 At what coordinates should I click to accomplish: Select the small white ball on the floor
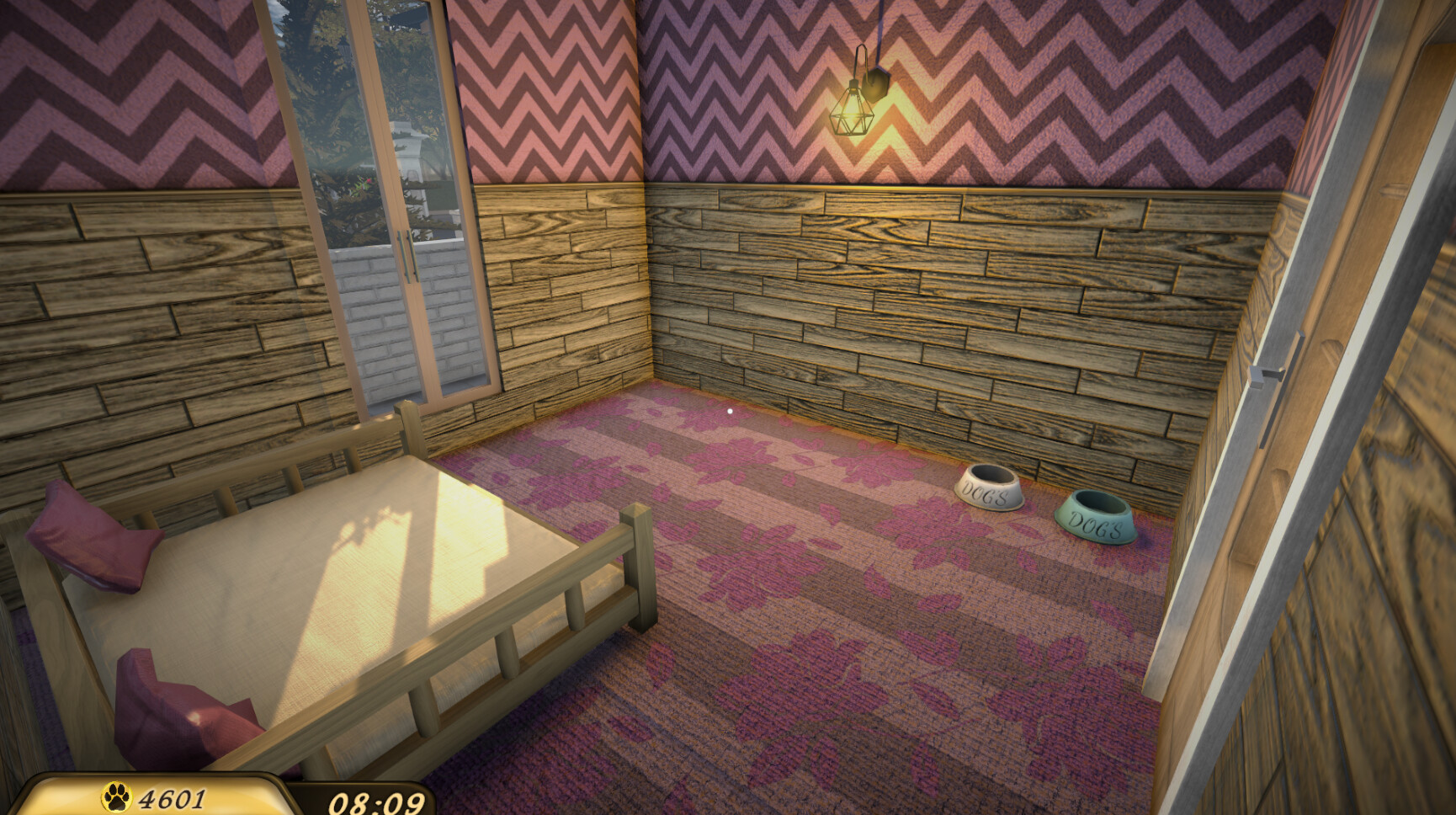pyautogui.click(x=727, y=410)
